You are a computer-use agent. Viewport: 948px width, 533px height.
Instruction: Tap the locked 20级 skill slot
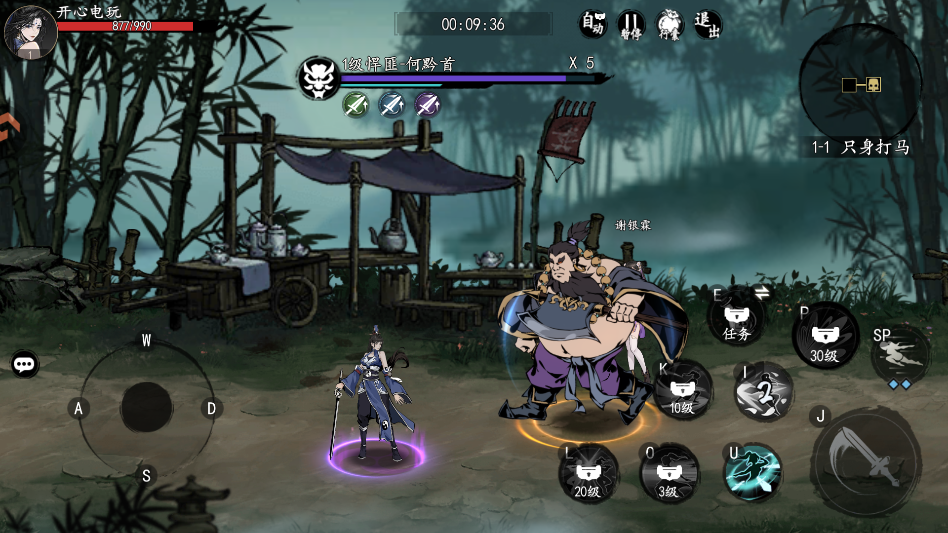[589, 473]
